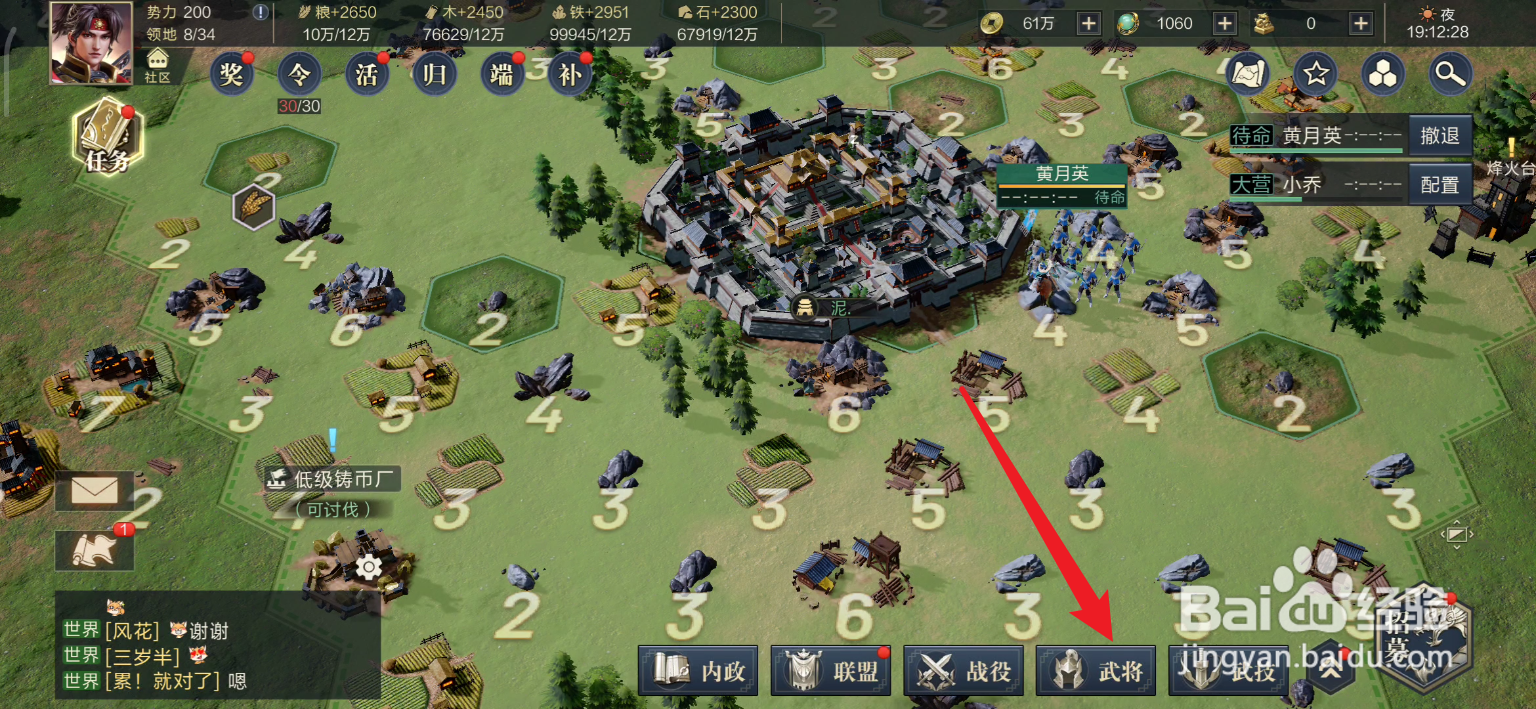Open the 联盟 alliance menu
Viewport: 1536px width, 709px height.
[832, 671]
